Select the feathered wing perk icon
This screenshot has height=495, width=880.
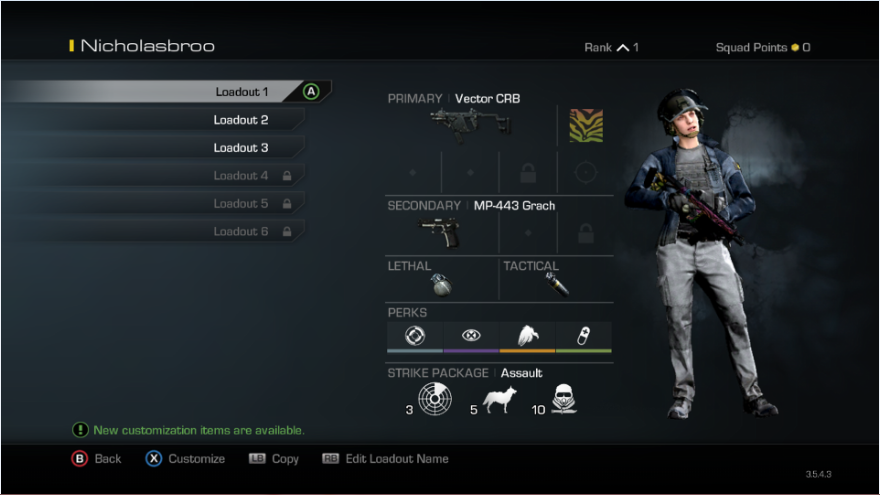point(527,336)
